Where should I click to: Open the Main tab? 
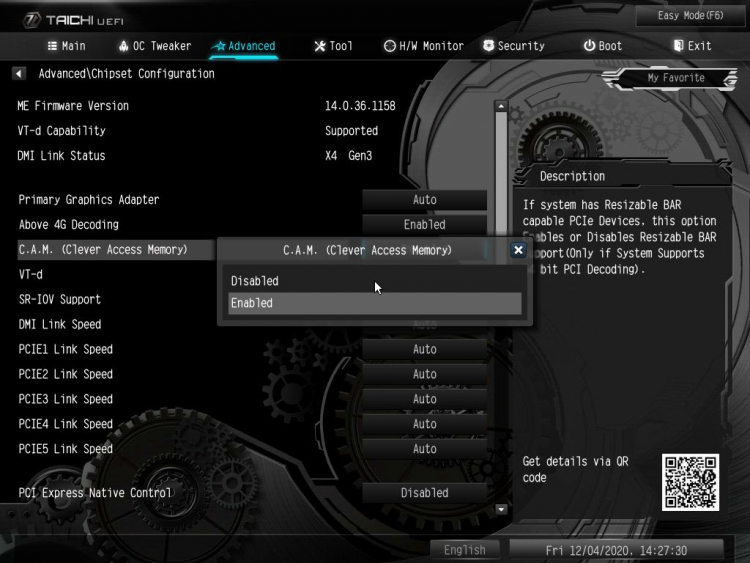(67, 46)
